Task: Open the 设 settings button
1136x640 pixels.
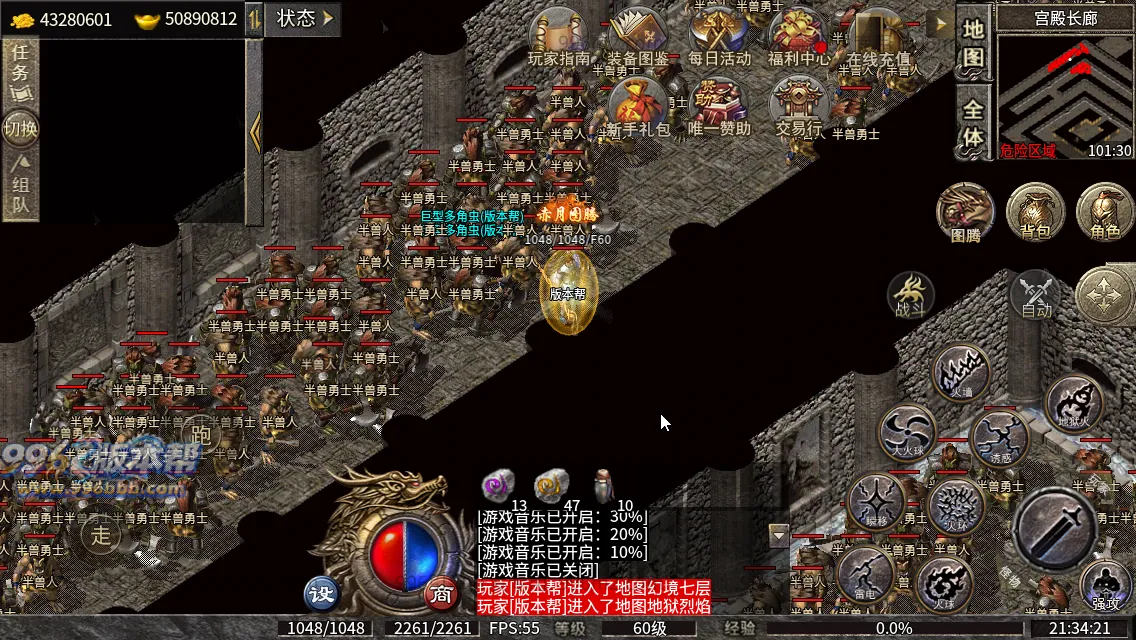Action: tap(322, 593)
